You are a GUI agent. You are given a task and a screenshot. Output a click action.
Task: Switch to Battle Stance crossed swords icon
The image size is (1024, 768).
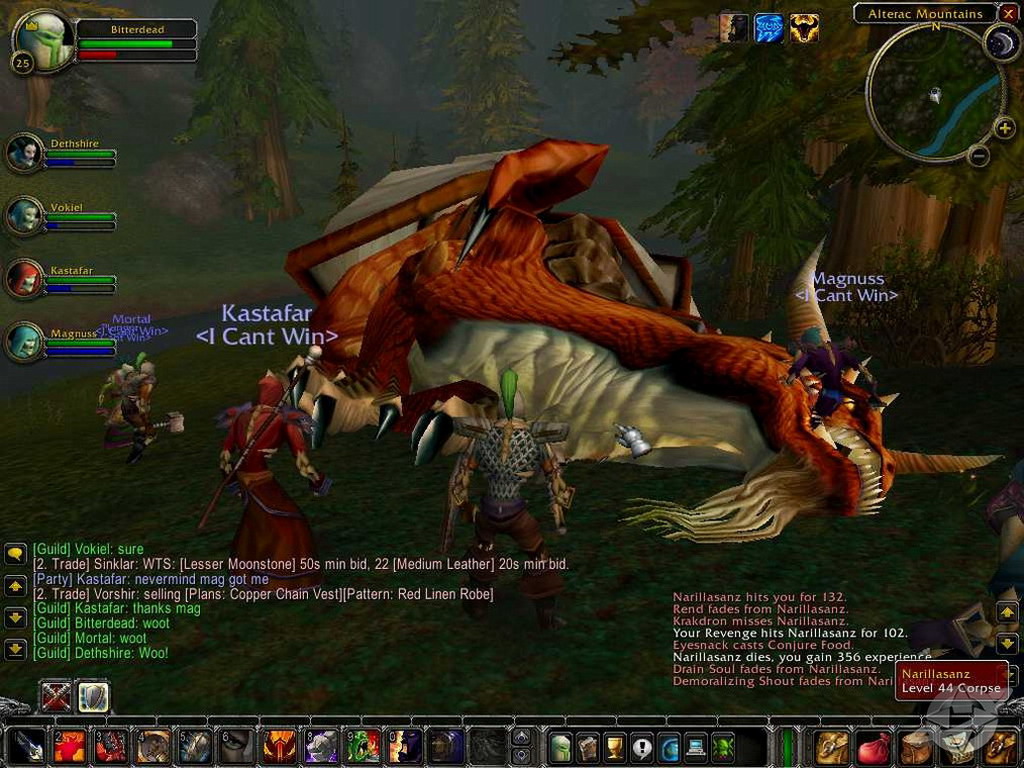click(x=56, y=696)
